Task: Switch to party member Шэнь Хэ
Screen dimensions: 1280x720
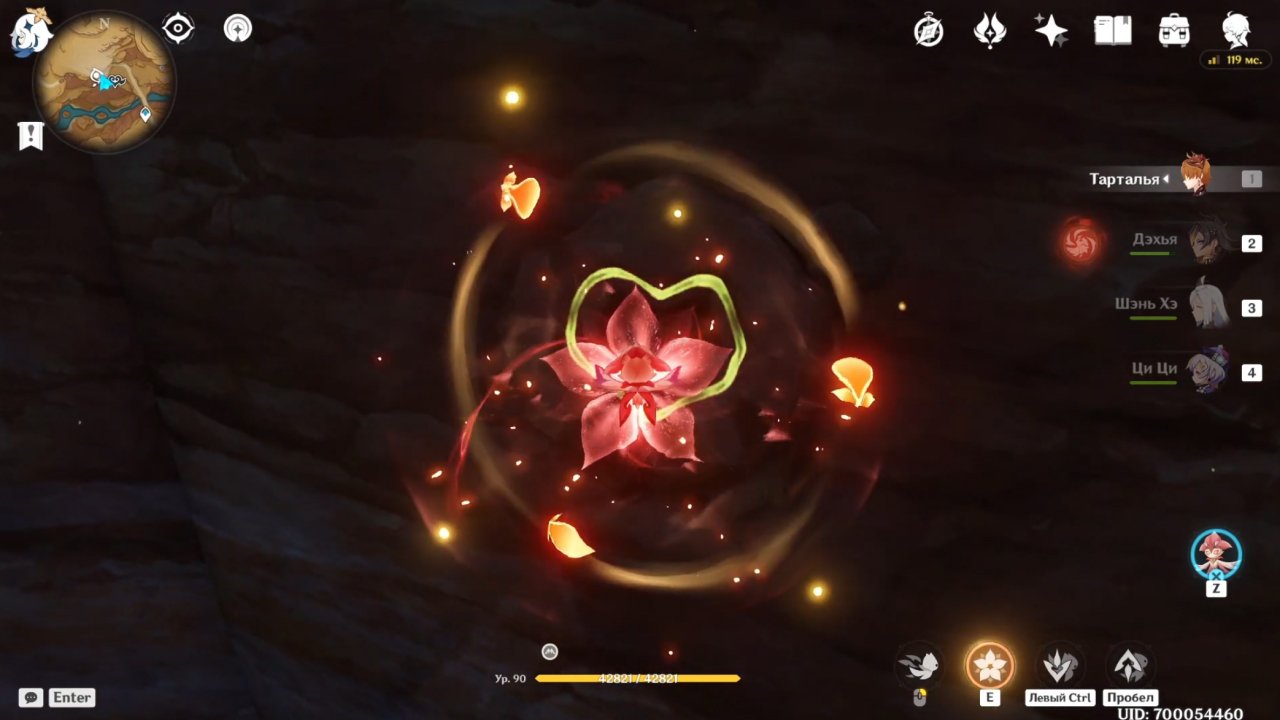Action: tap(1208, 307)
